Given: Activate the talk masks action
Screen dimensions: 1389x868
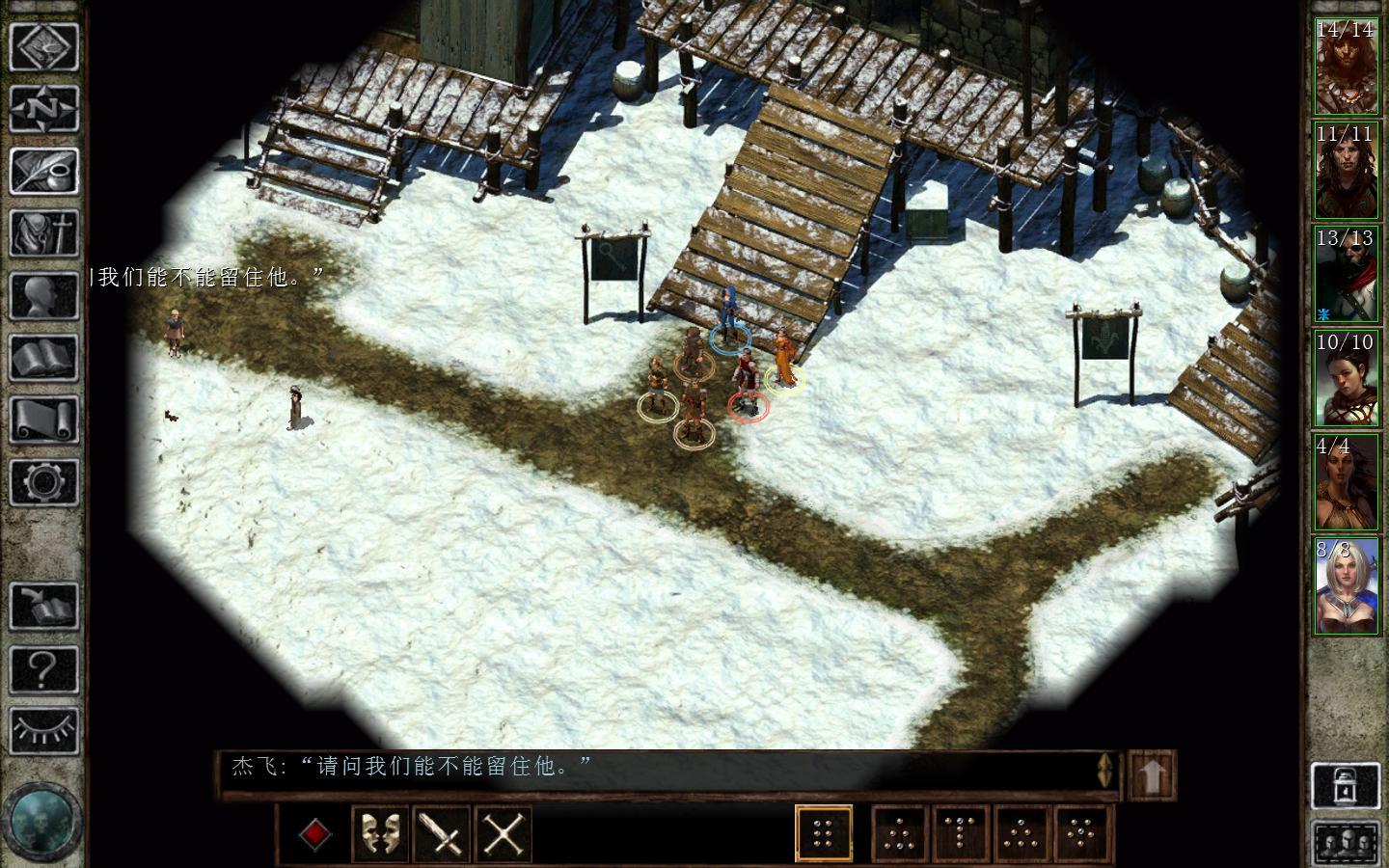Looking at the screenshot, I should 380,833.
